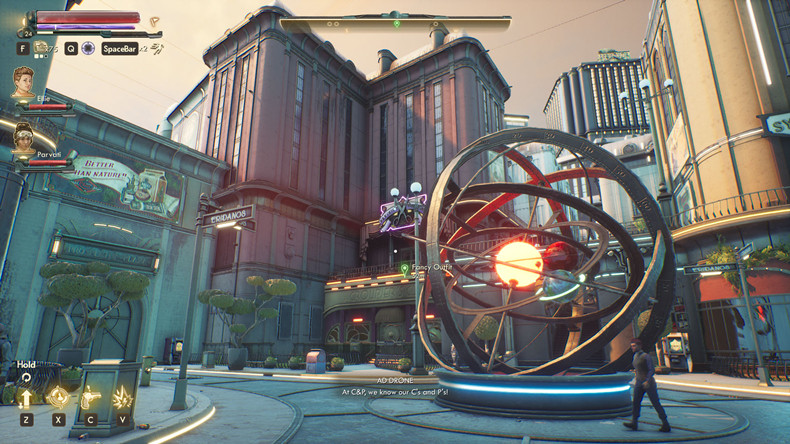Use the medical inhaler icon
Image resolution: width=790 pixels, height=444 pixels.
[41, 47]
